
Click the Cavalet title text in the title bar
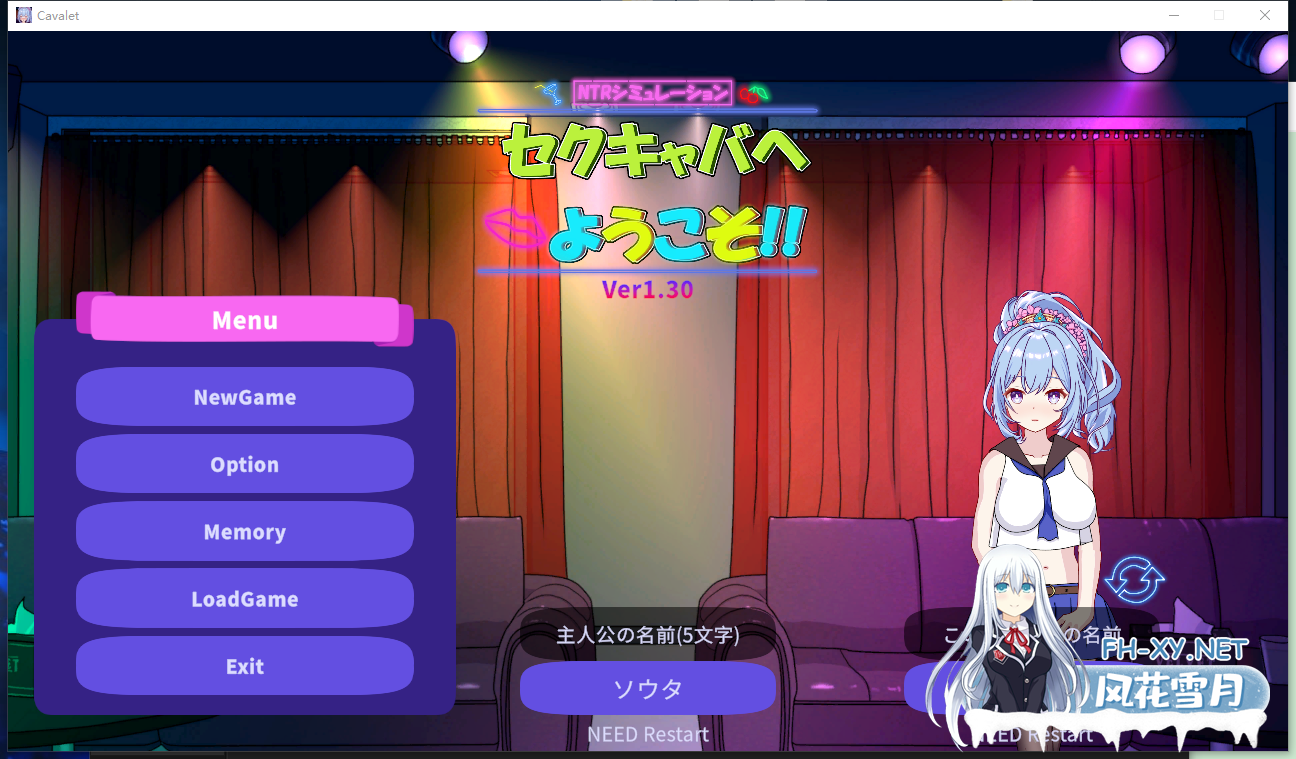coord(57,15)
